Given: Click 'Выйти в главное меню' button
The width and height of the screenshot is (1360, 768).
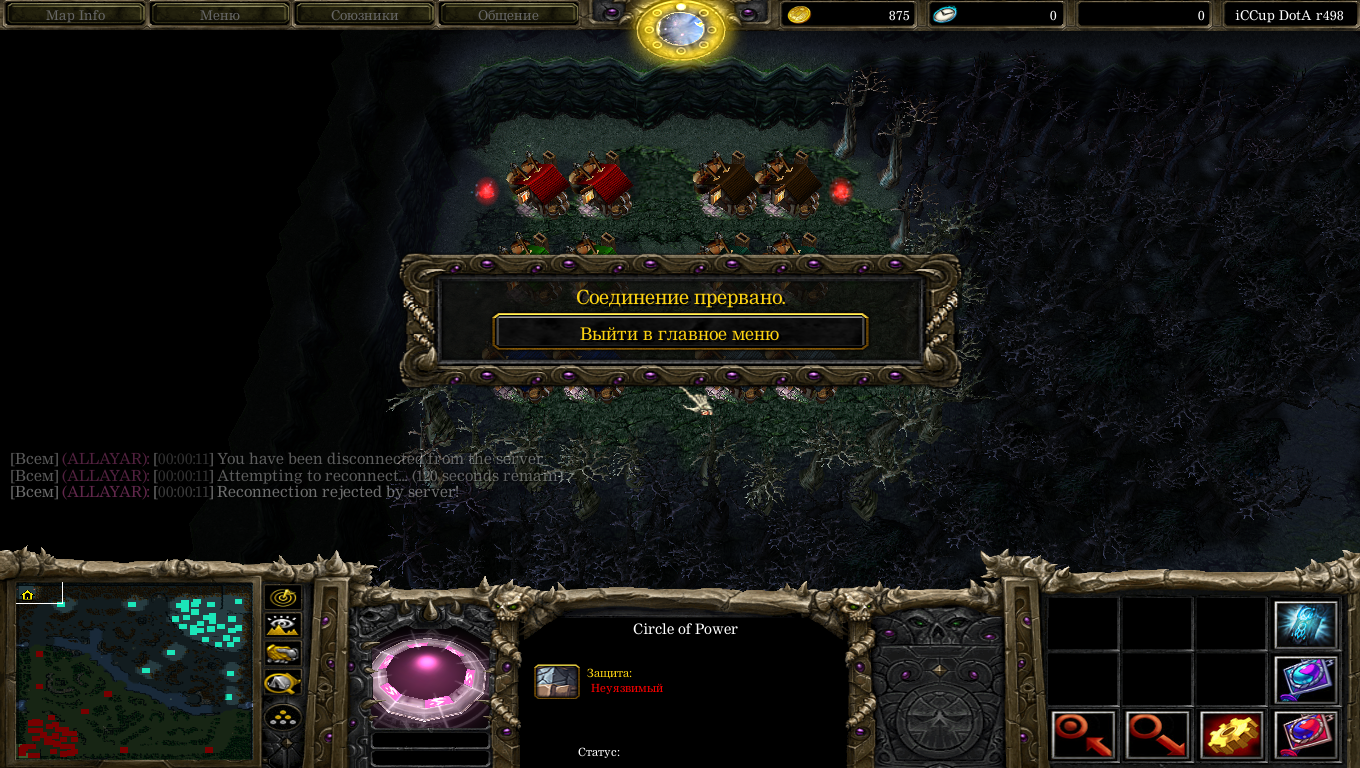Looking at the screenshot, I should [x=680, y=333].
